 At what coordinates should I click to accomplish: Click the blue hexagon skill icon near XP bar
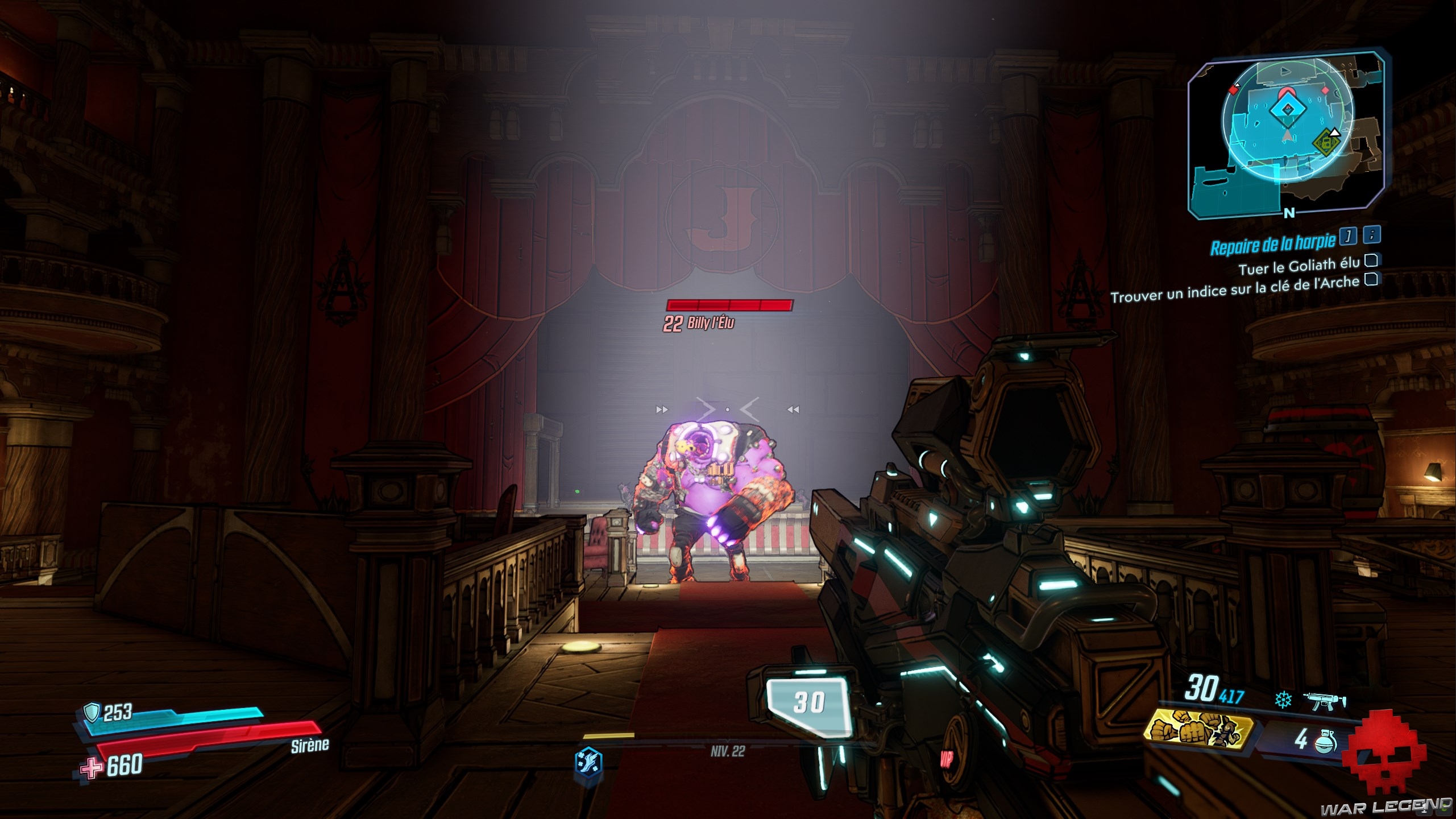(588, 760)
